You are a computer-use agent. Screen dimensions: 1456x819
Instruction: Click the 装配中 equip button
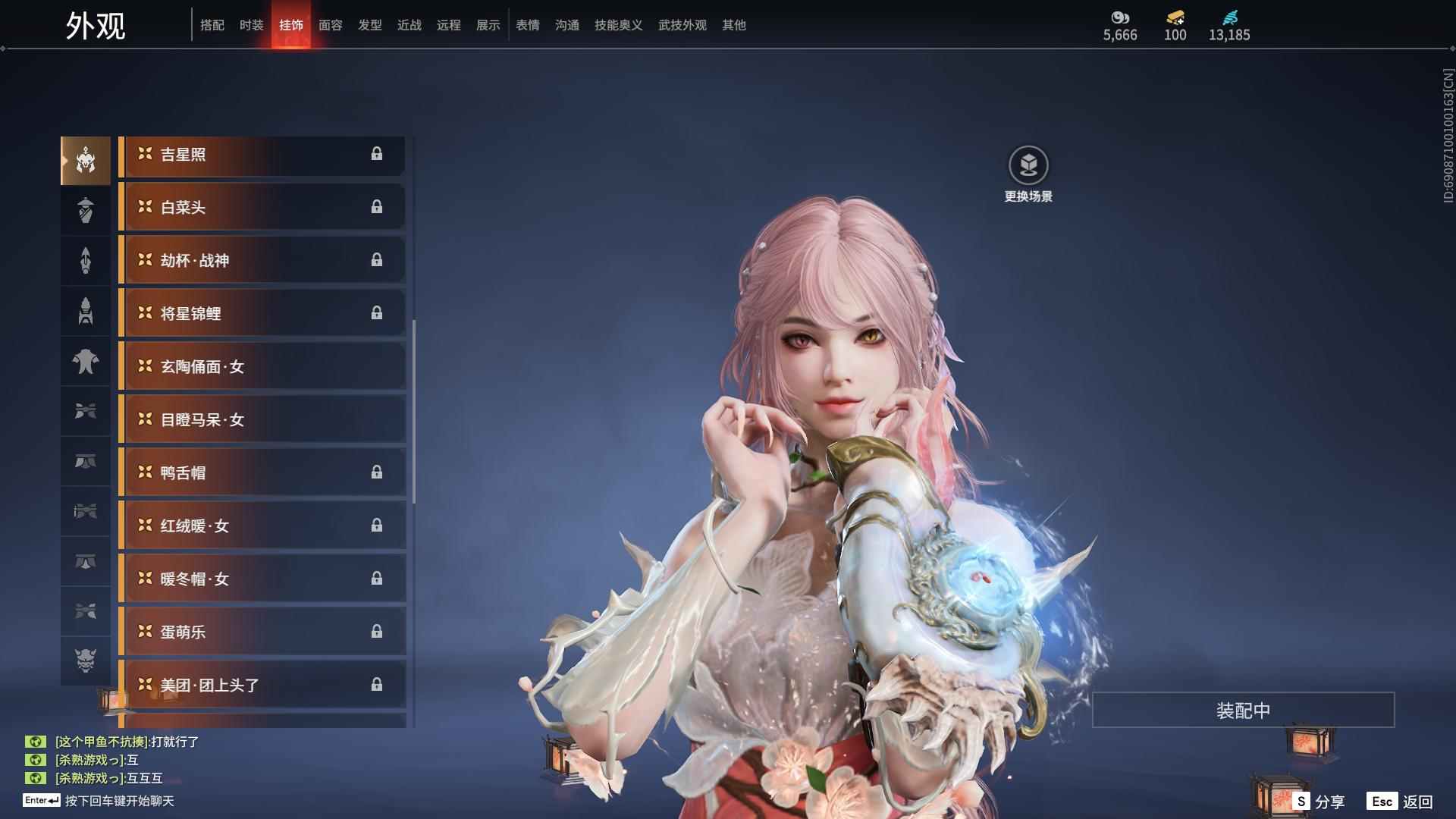pos(1242,711)
